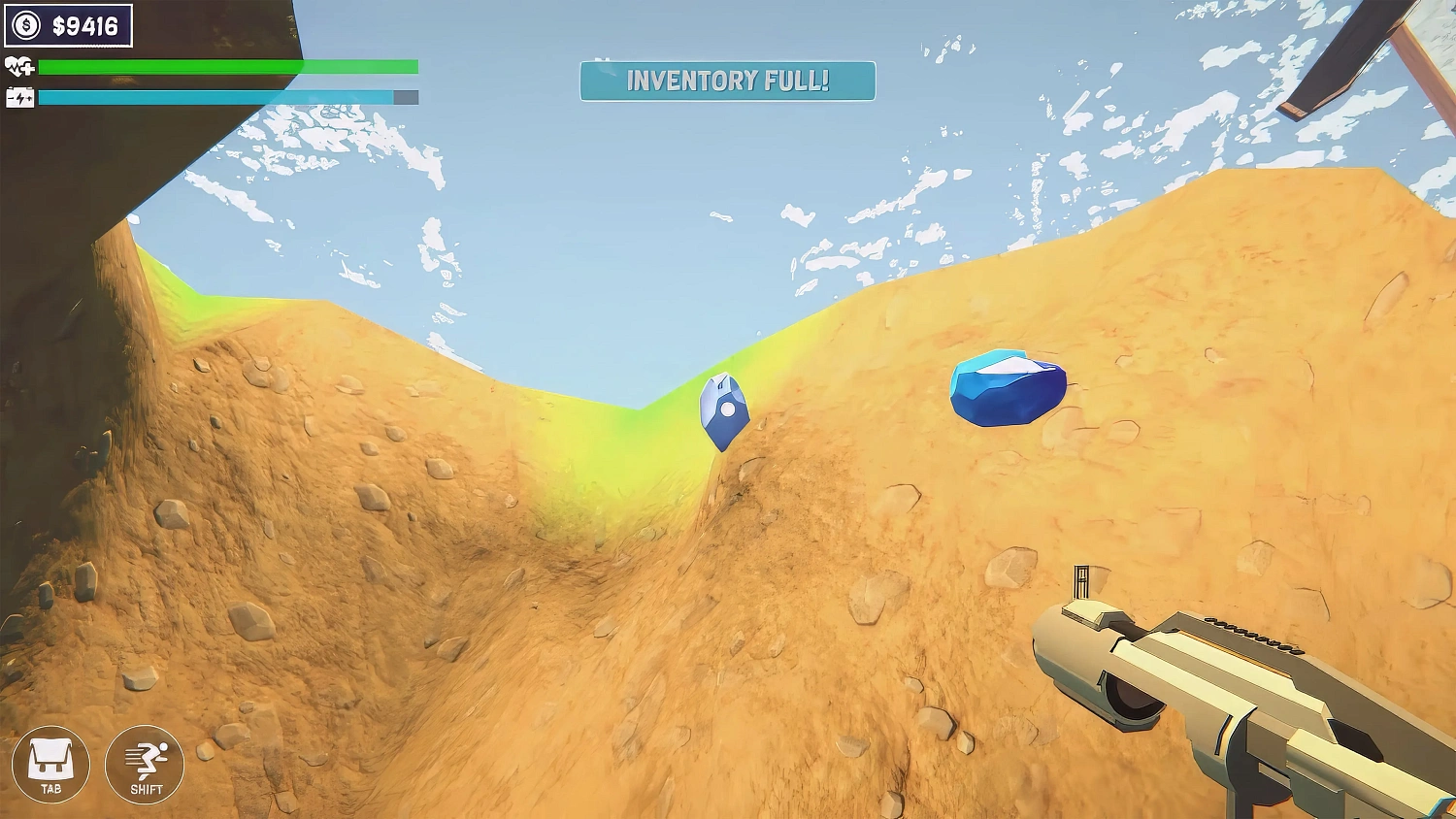The image size is (1456, 819).
Task: Click the running figure inside the SHIFT circle
Action: pos(146,757)
